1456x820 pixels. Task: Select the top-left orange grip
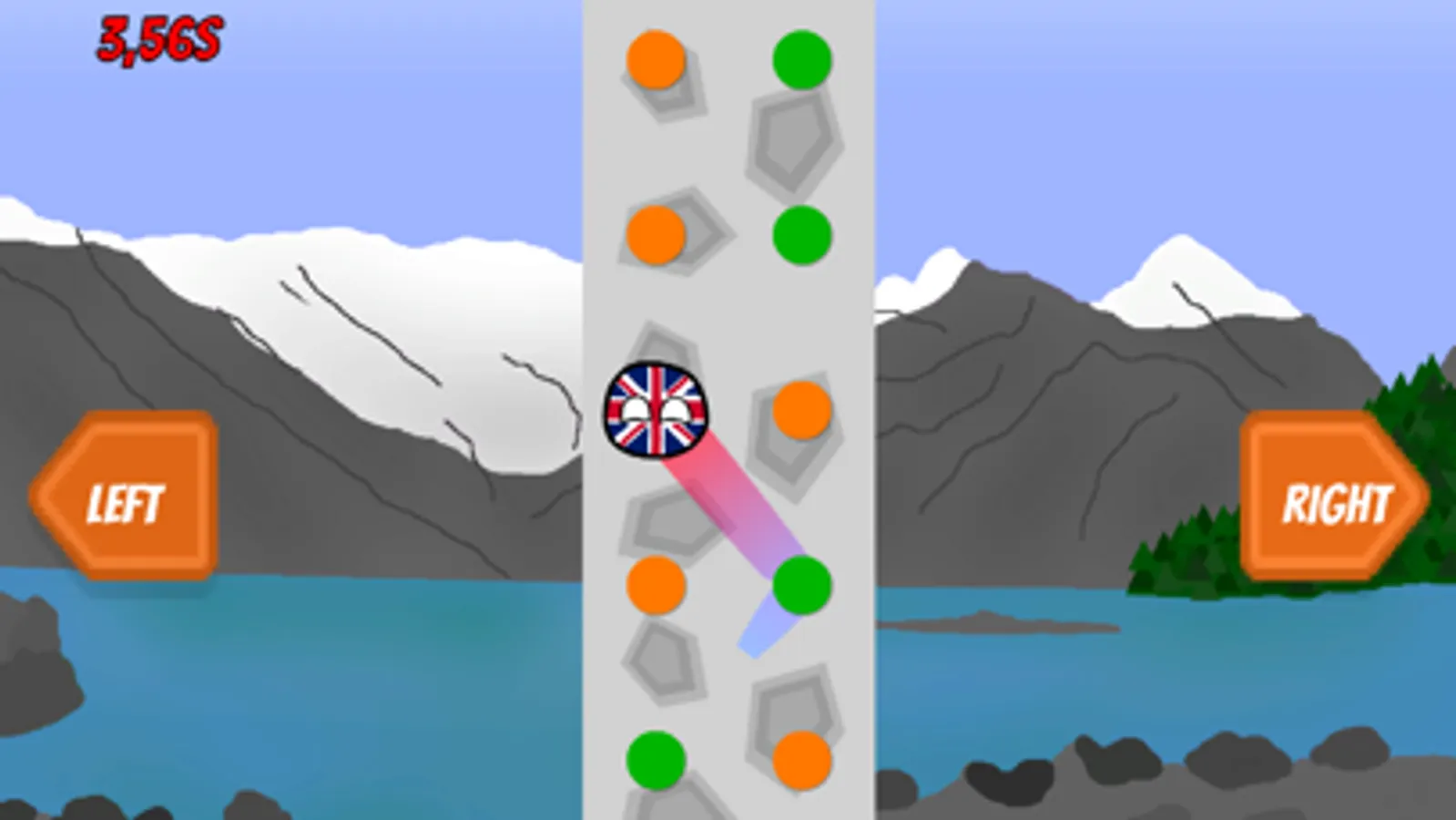click(654, 59)
